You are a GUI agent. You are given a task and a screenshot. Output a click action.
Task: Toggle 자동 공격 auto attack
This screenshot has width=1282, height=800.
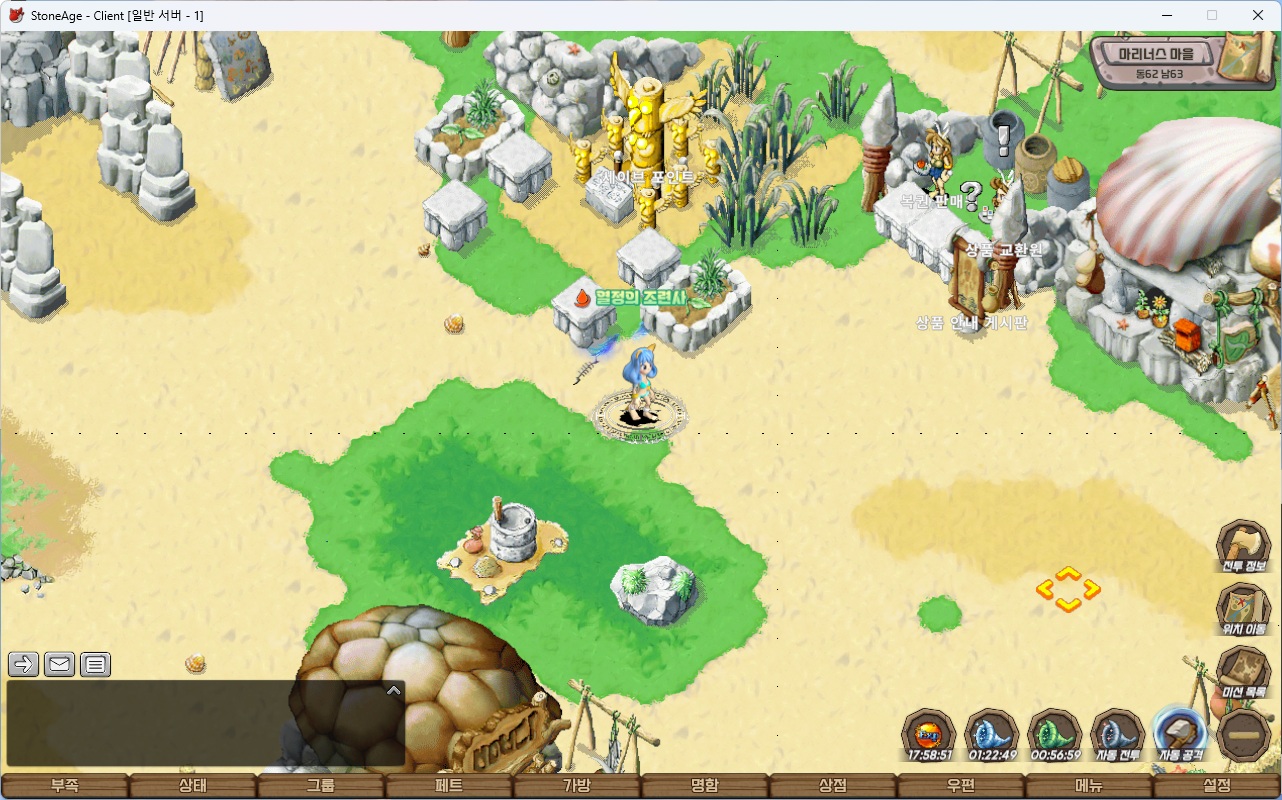1180,735
